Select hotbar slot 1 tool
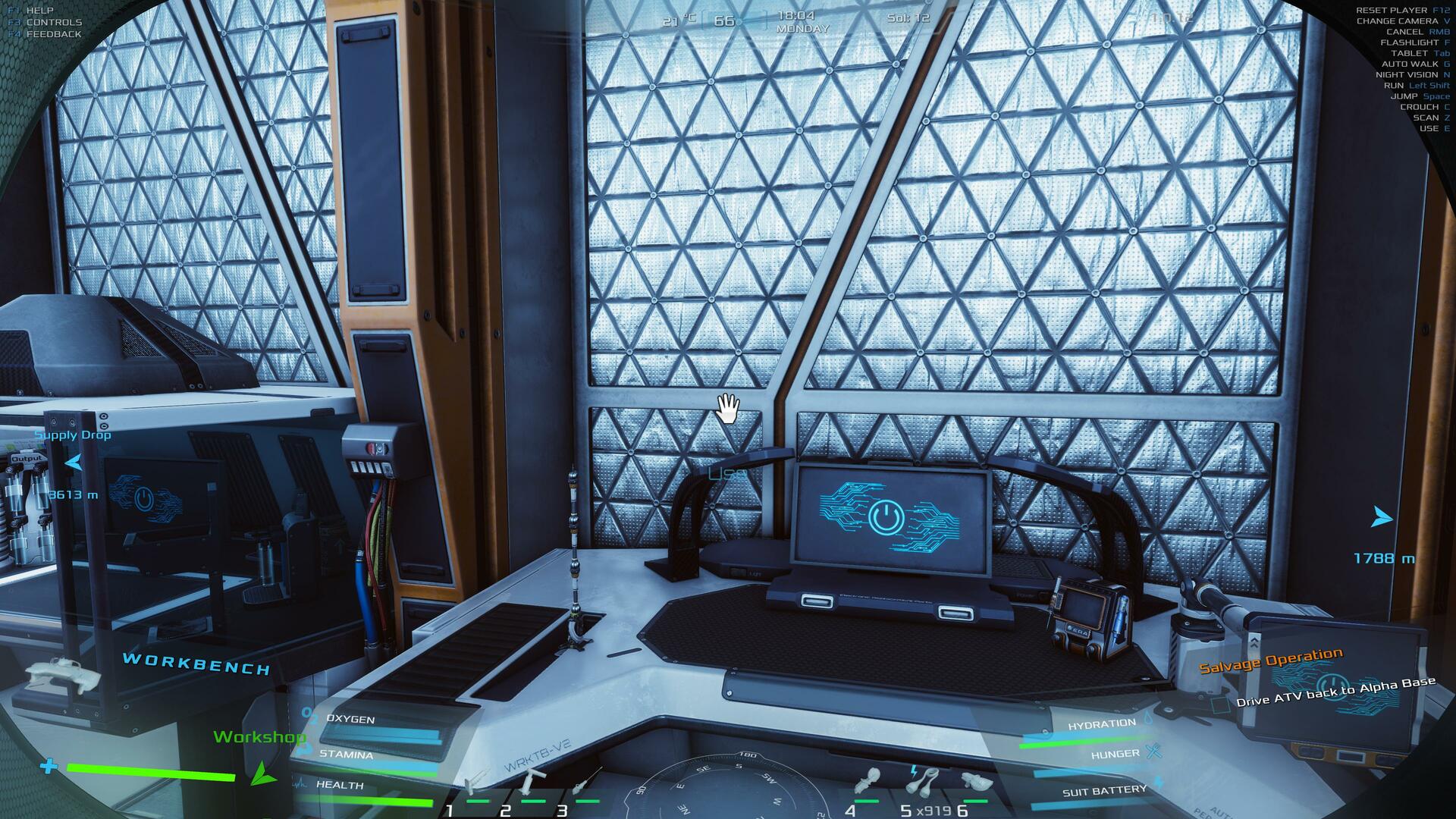The image size is (1456, 819). pos(478,781)
